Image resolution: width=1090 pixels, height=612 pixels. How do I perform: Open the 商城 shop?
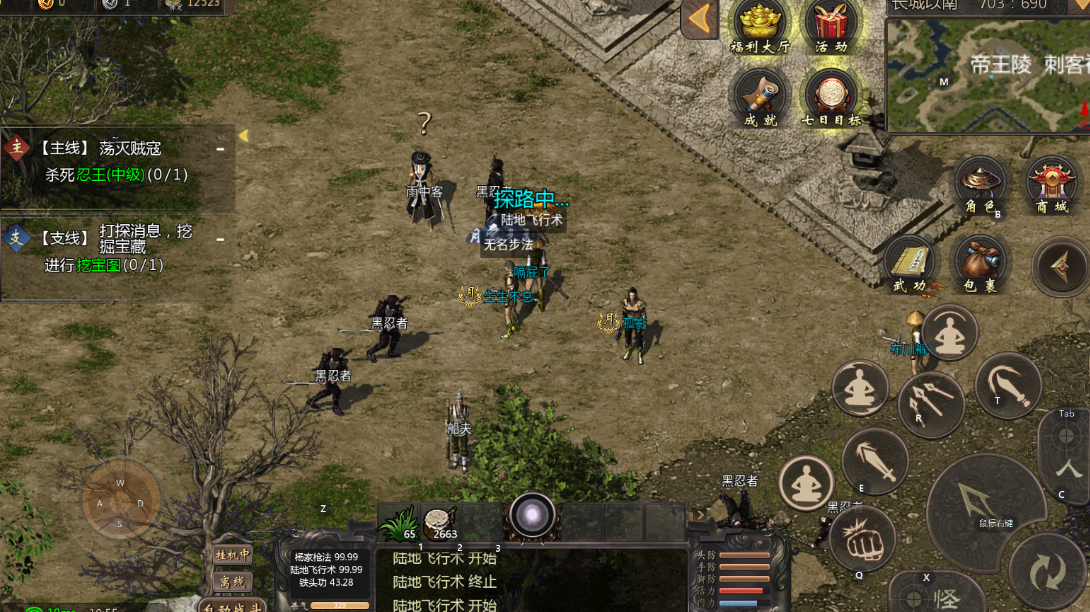pos(1052,185)
